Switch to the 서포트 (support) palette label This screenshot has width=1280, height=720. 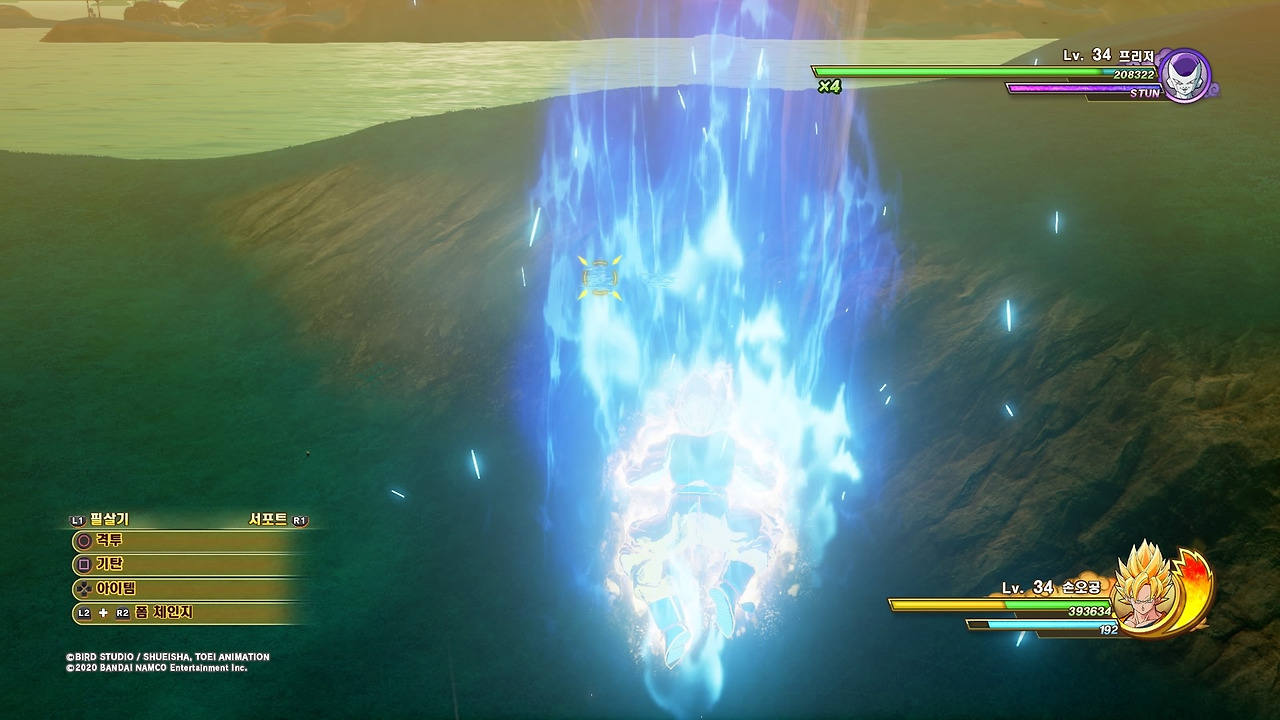268,520
